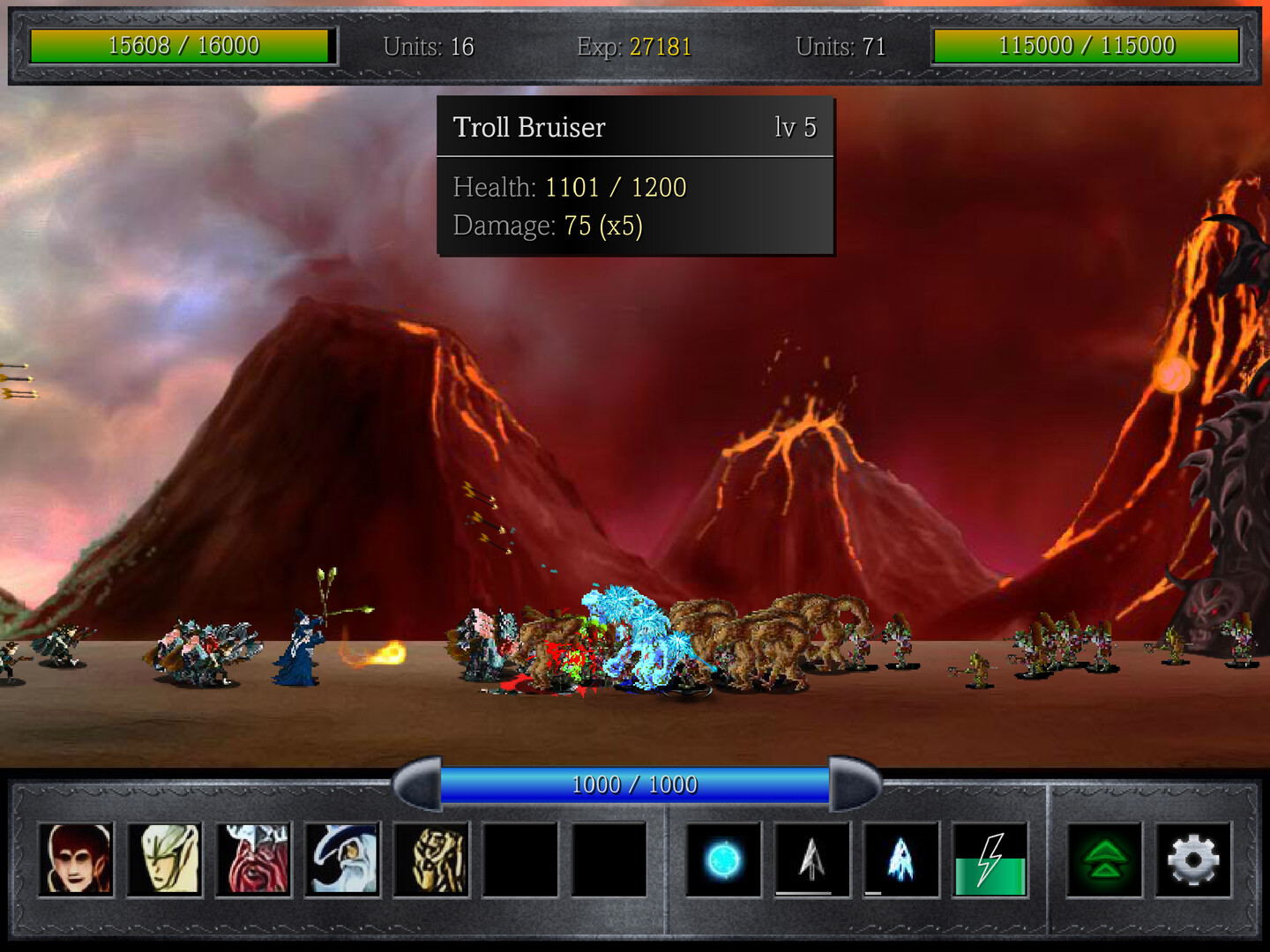Click the blue 1000 / 1000 mana bar
Screen dimensions: 1270x952
[x=634, y=784]
